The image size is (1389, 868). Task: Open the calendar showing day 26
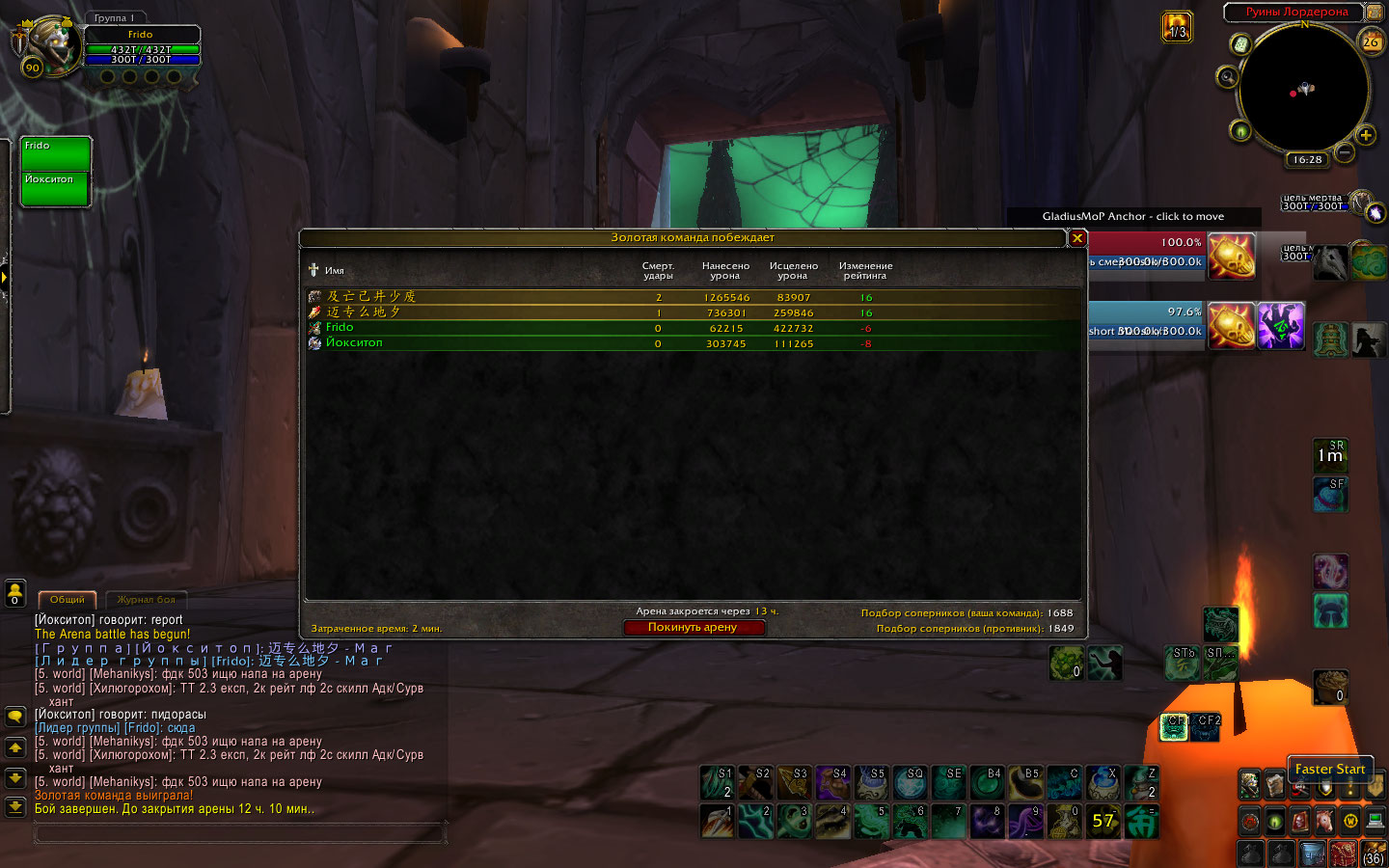coord(1371,42)
